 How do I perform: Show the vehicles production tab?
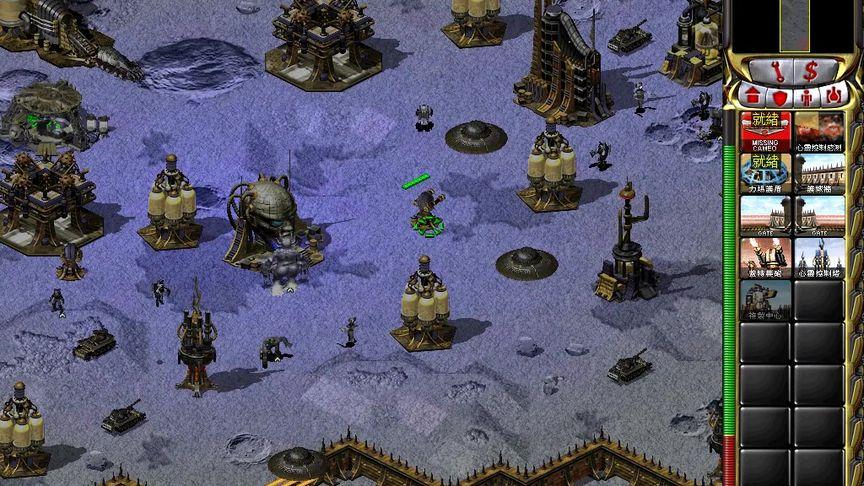pos(831,96)
